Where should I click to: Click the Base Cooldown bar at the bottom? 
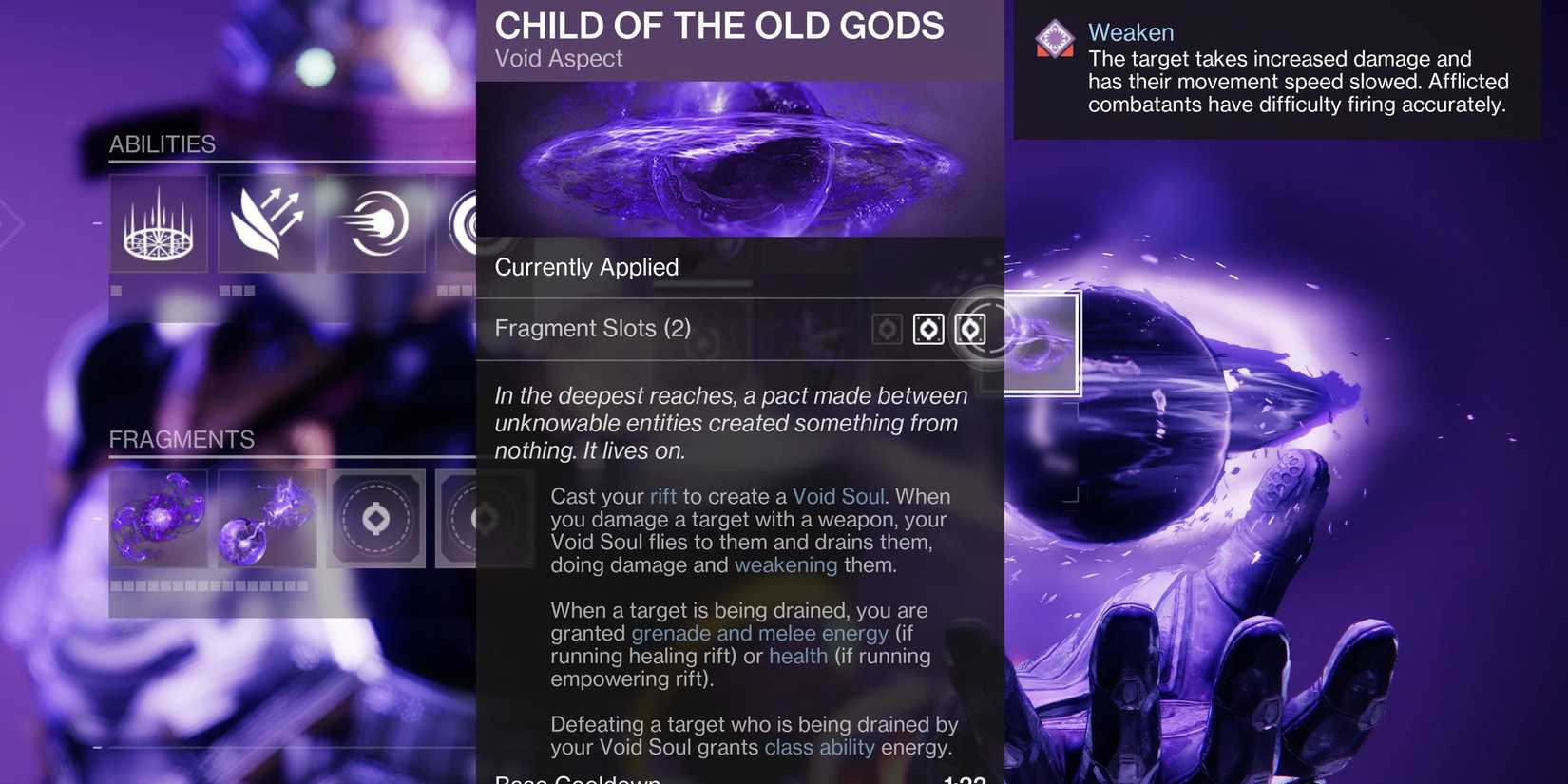pos(739,777)
